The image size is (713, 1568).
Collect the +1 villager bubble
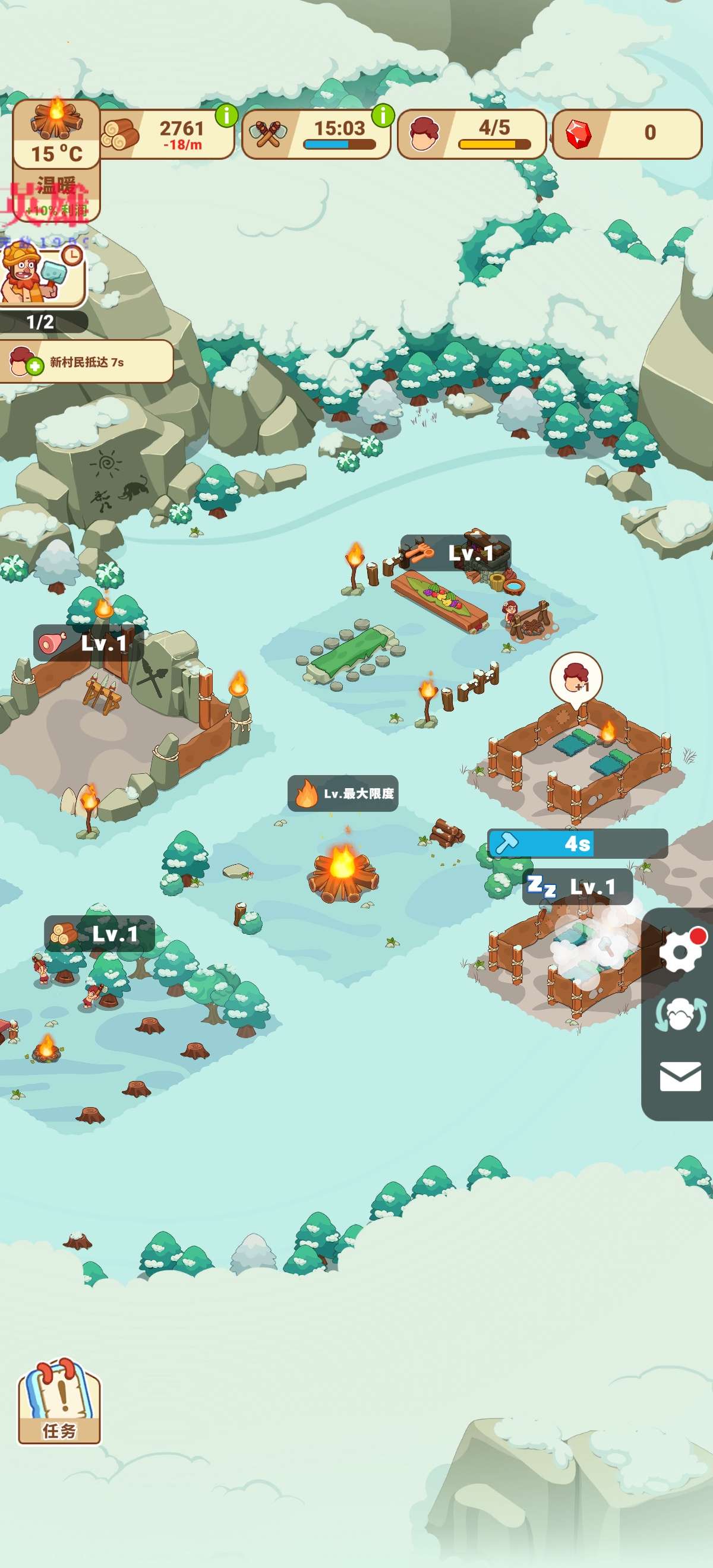[x=575, y=679]
